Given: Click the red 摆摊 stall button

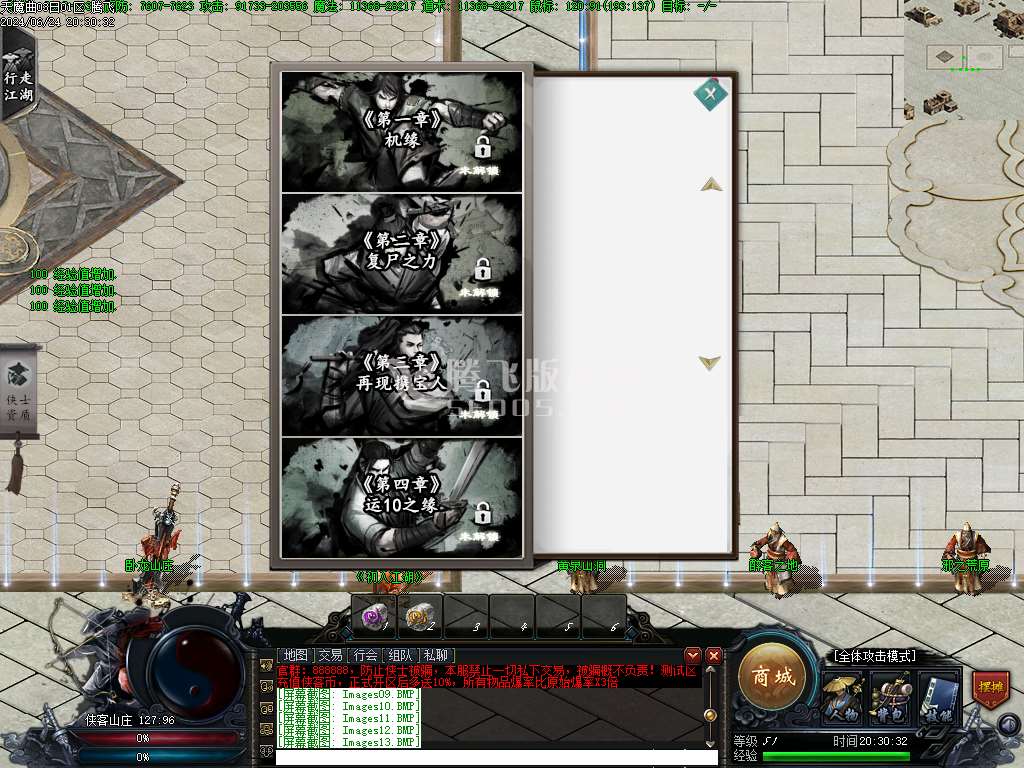Looking at the screenshot, I should coord(990,690).
